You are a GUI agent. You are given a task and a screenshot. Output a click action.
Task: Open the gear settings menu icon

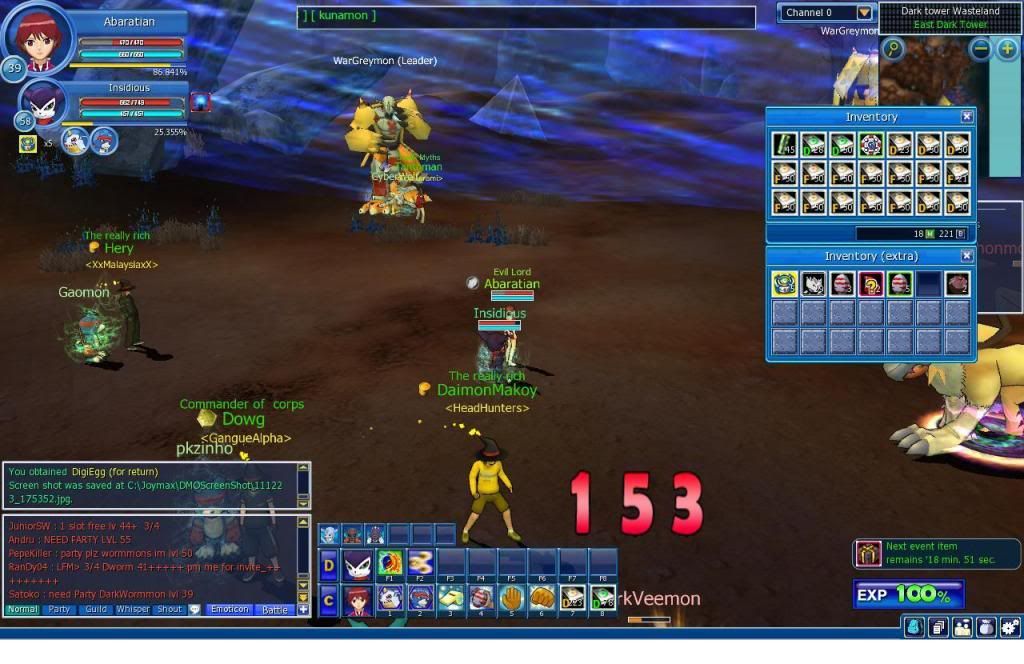(x=1011, y=627)
